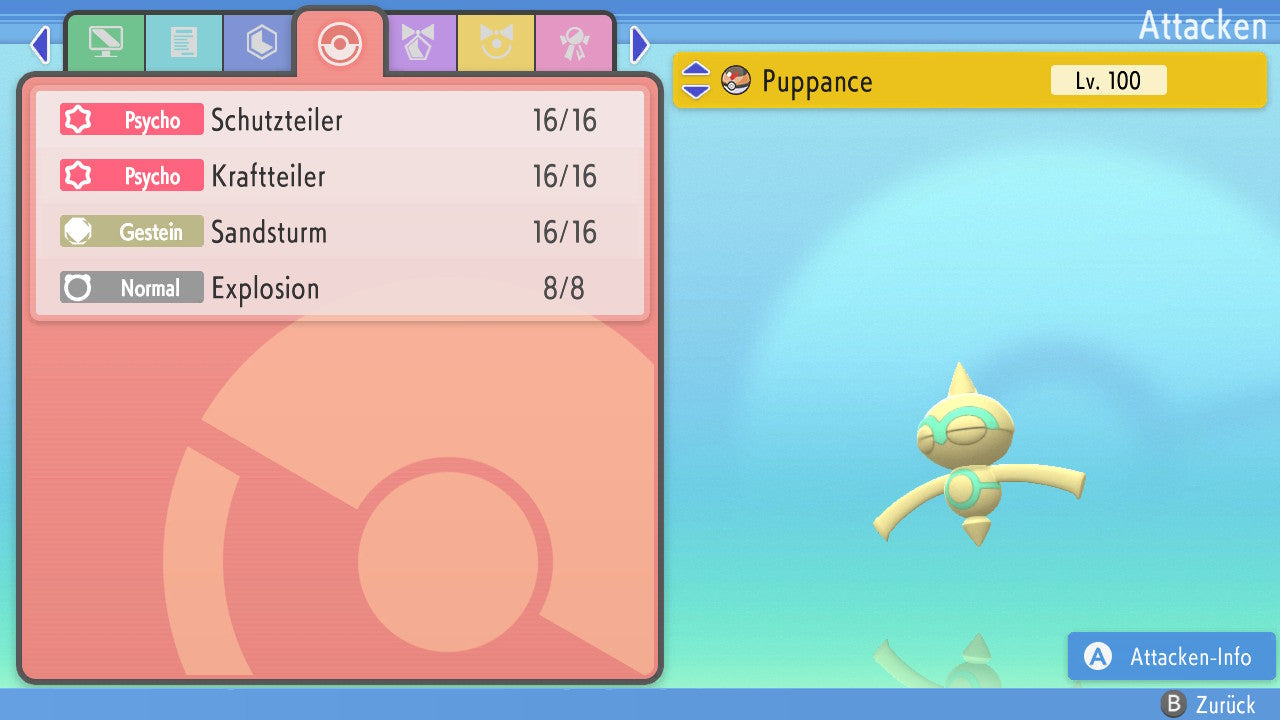This screenshot has width=1280, height=720.
Task: Open the teal notes page tab
Action: pos(183,43)
